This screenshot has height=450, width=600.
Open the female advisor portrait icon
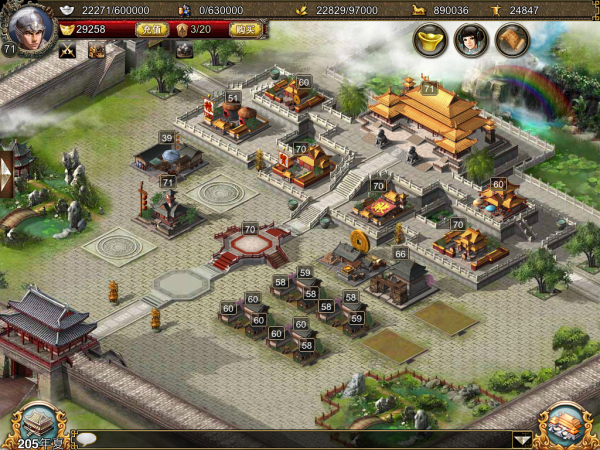pyautogui.click(x=471, y=40)
